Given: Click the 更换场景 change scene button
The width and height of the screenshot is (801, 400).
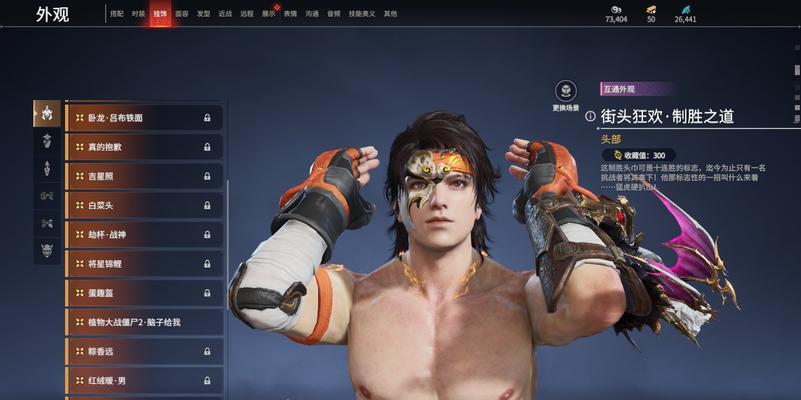Looking at the screenshot, I should 566,93.
